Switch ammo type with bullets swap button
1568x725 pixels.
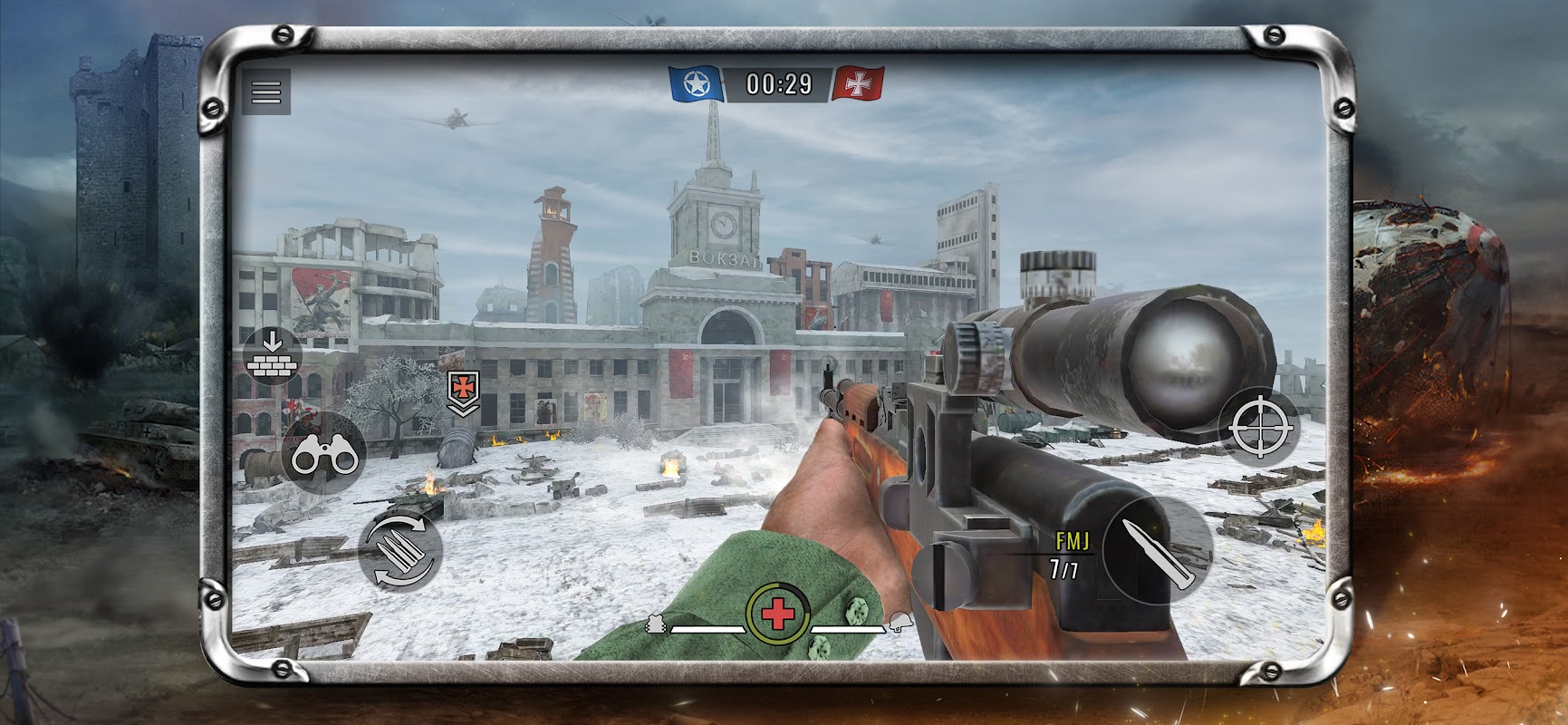400,550
